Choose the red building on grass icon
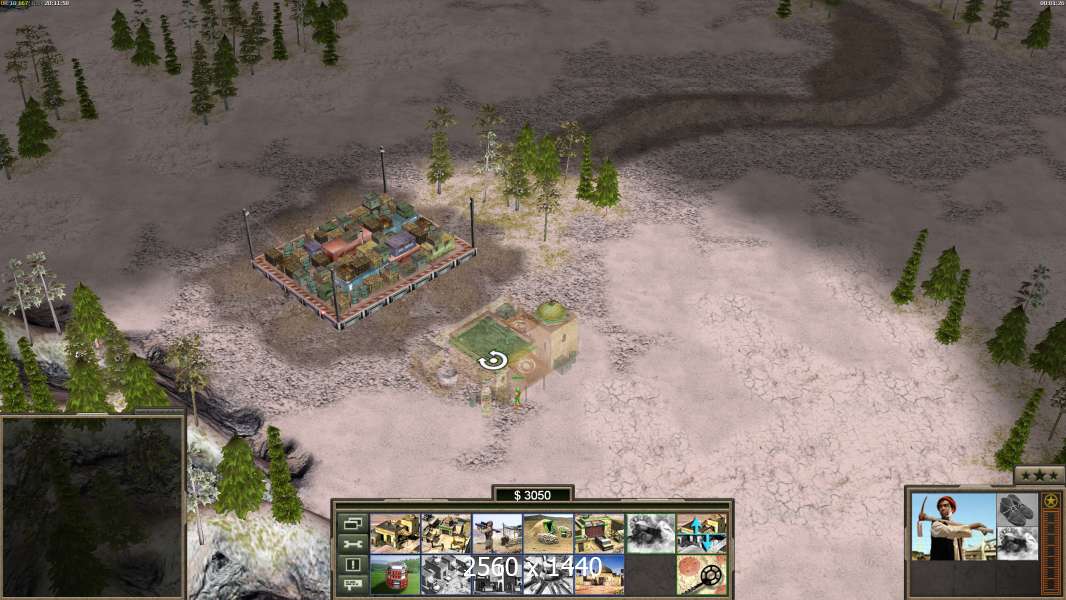Screen dimensions: 1066x600 click(x=395, y=575)
